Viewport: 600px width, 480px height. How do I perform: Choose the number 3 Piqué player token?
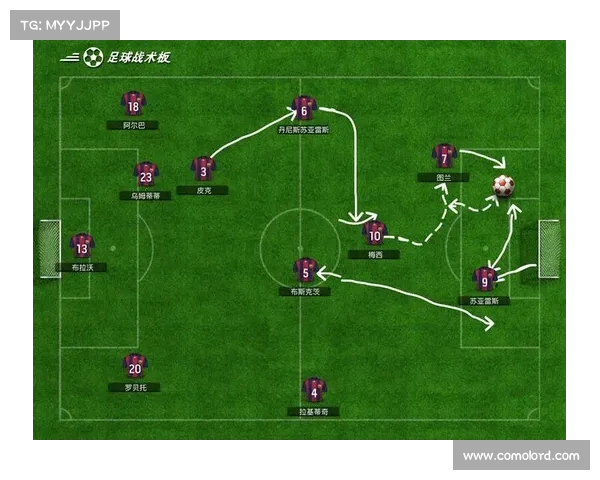(203, 167)
